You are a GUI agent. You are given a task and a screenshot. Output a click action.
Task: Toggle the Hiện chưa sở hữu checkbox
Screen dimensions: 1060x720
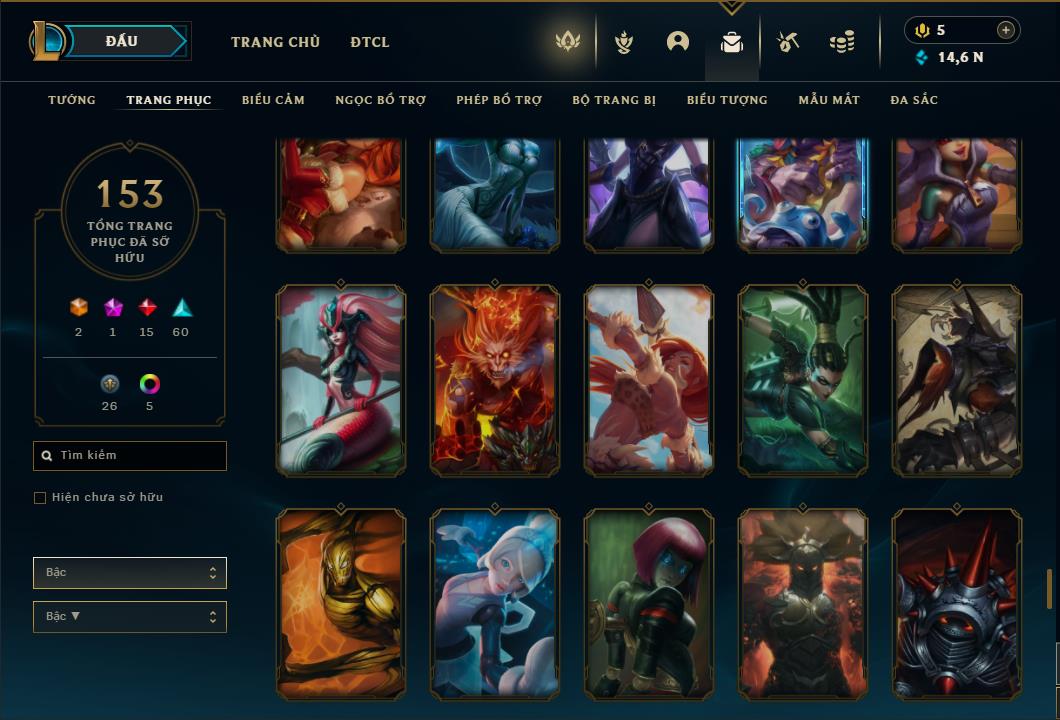coord(40,498)
